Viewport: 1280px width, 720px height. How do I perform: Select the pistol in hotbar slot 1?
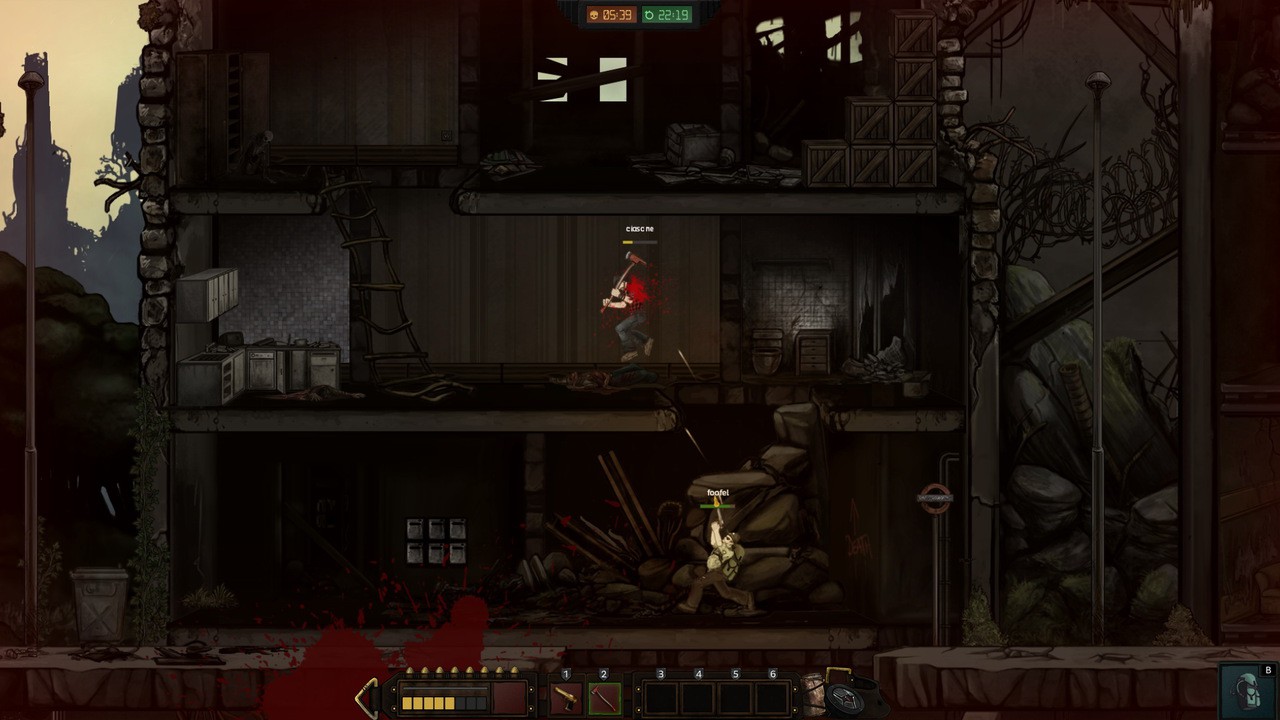point(566,696)
